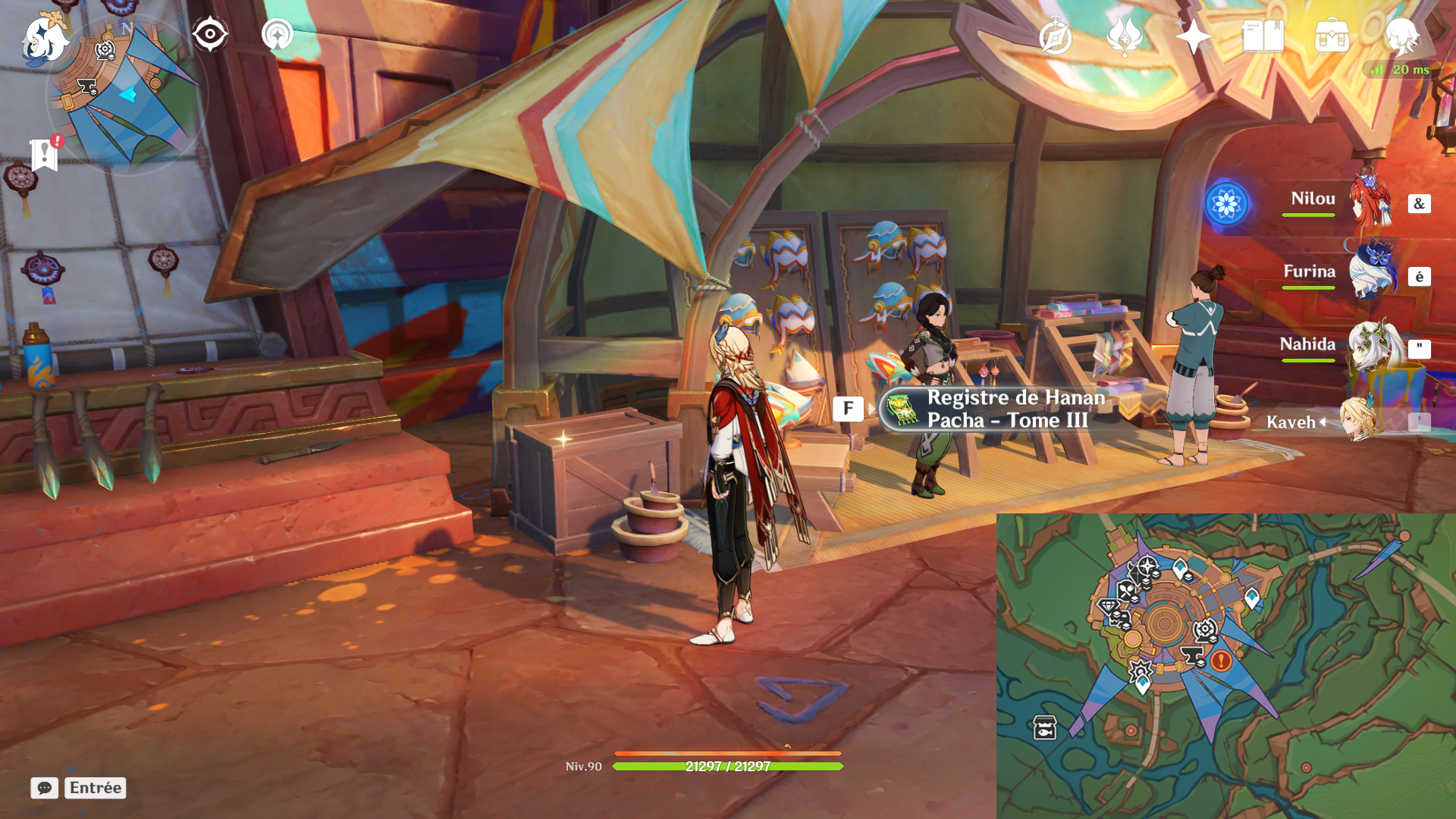This screenshot has width=1456, height=819.
Task: Open the compass adventure icon
Action: 1055,36
